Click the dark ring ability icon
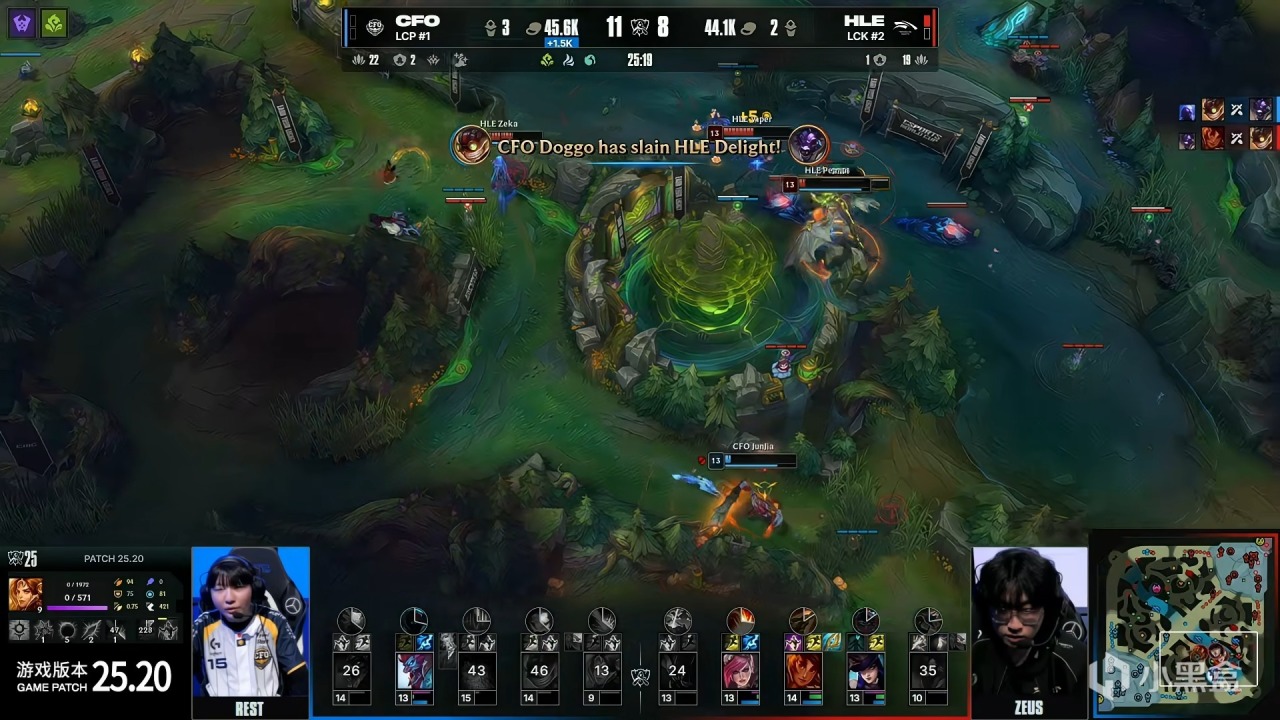The width and height of the screenshot is (1280, 720). (67, 630)
